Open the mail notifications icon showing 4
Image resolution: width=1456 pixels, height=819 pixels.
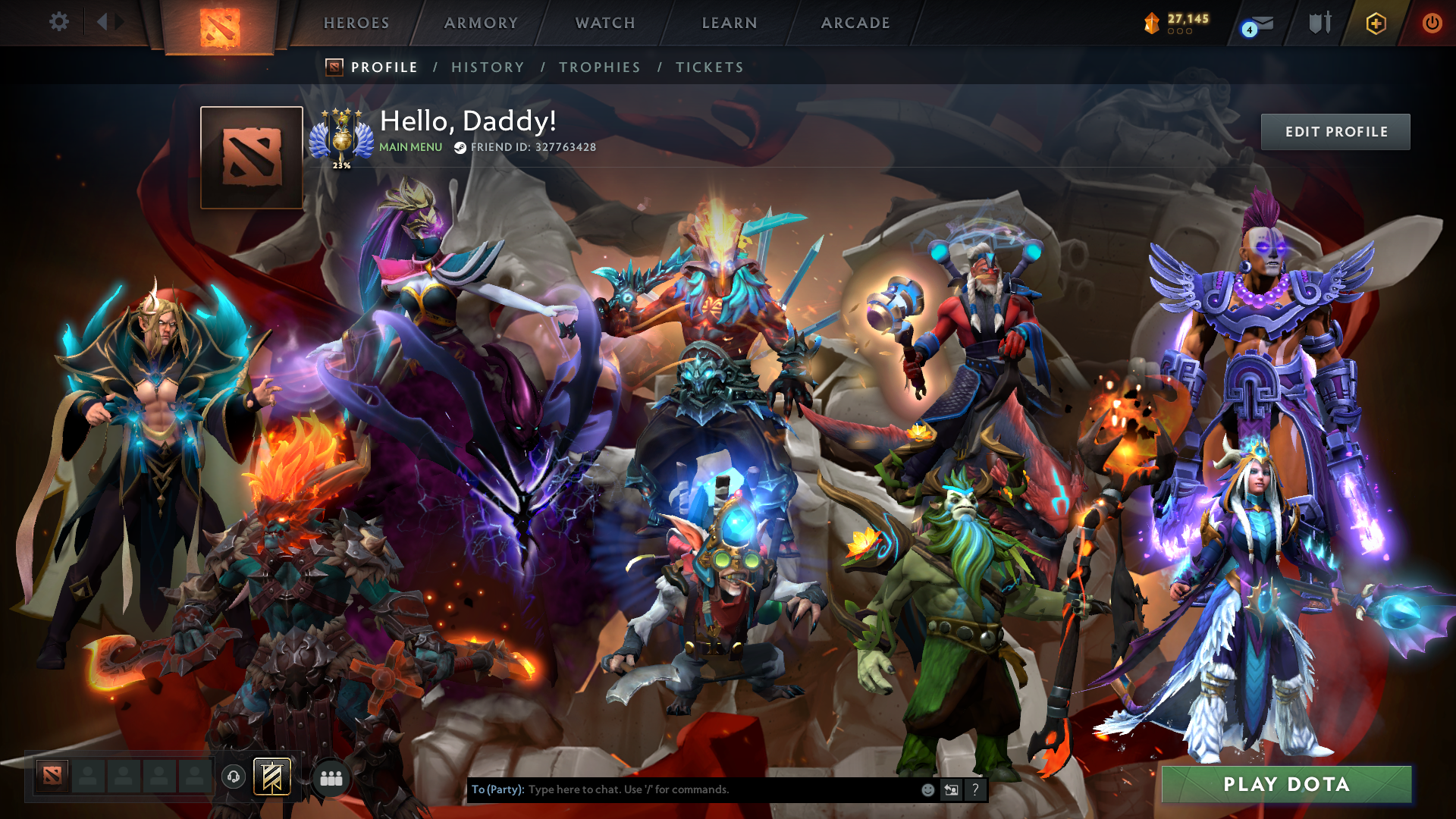coord(1255,23)
